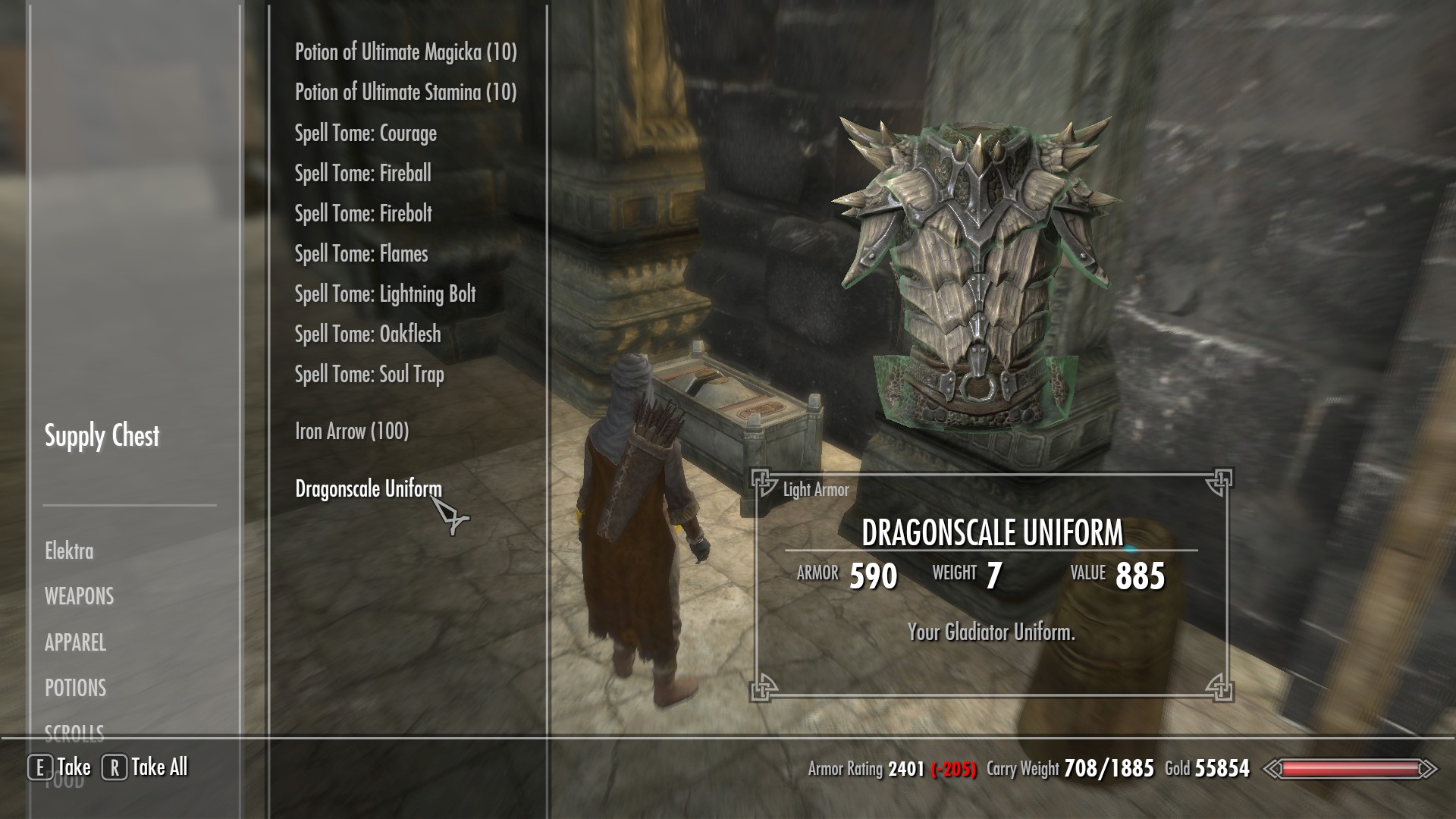Image resolution: width=1456 pixels, height=819 pixels.
Task: Select Spell Tome: Firebolt
Action: [x=363, y=214]
